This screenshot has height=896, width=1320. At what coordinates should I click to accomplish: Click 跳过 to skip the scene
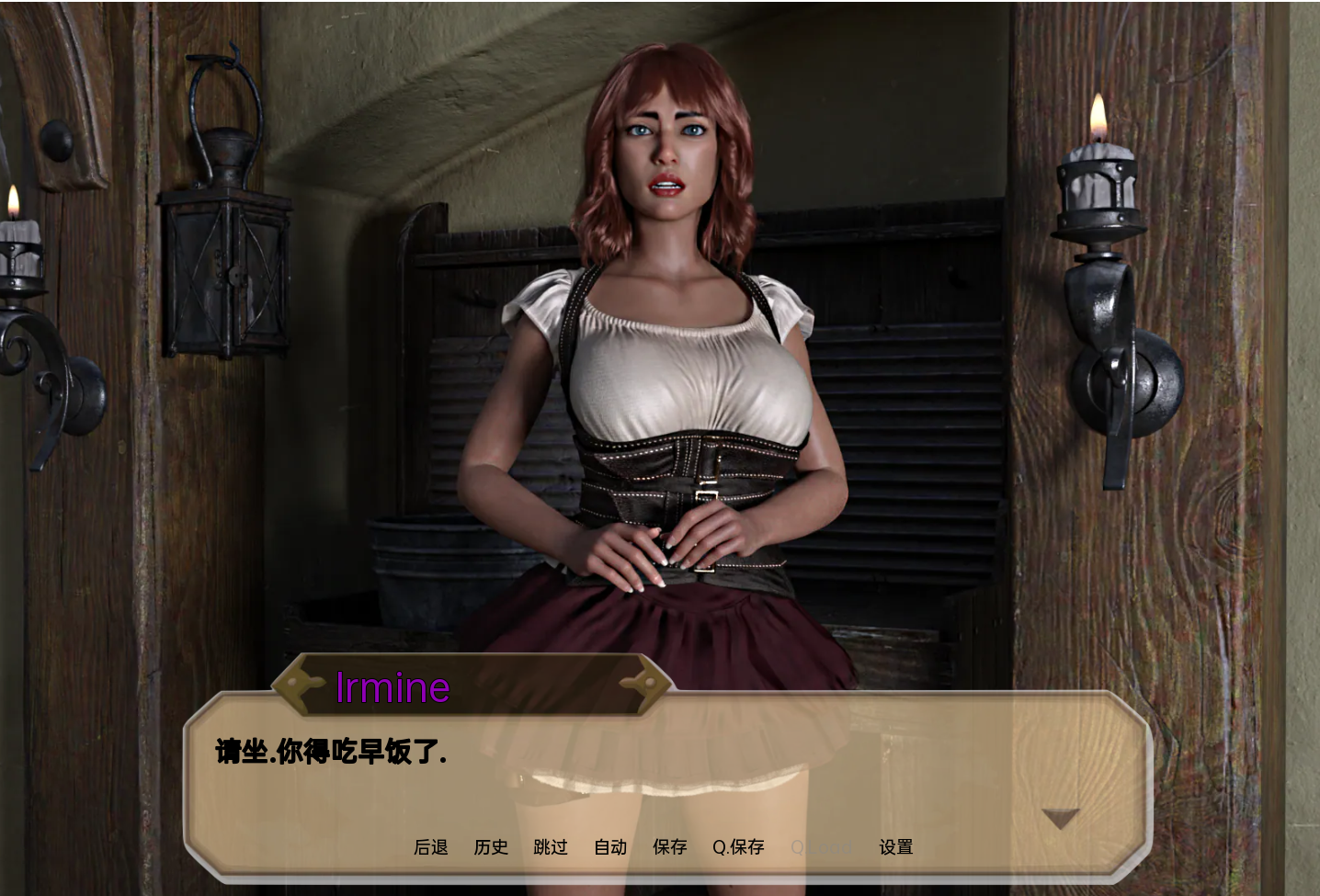[x=551, y=847]
